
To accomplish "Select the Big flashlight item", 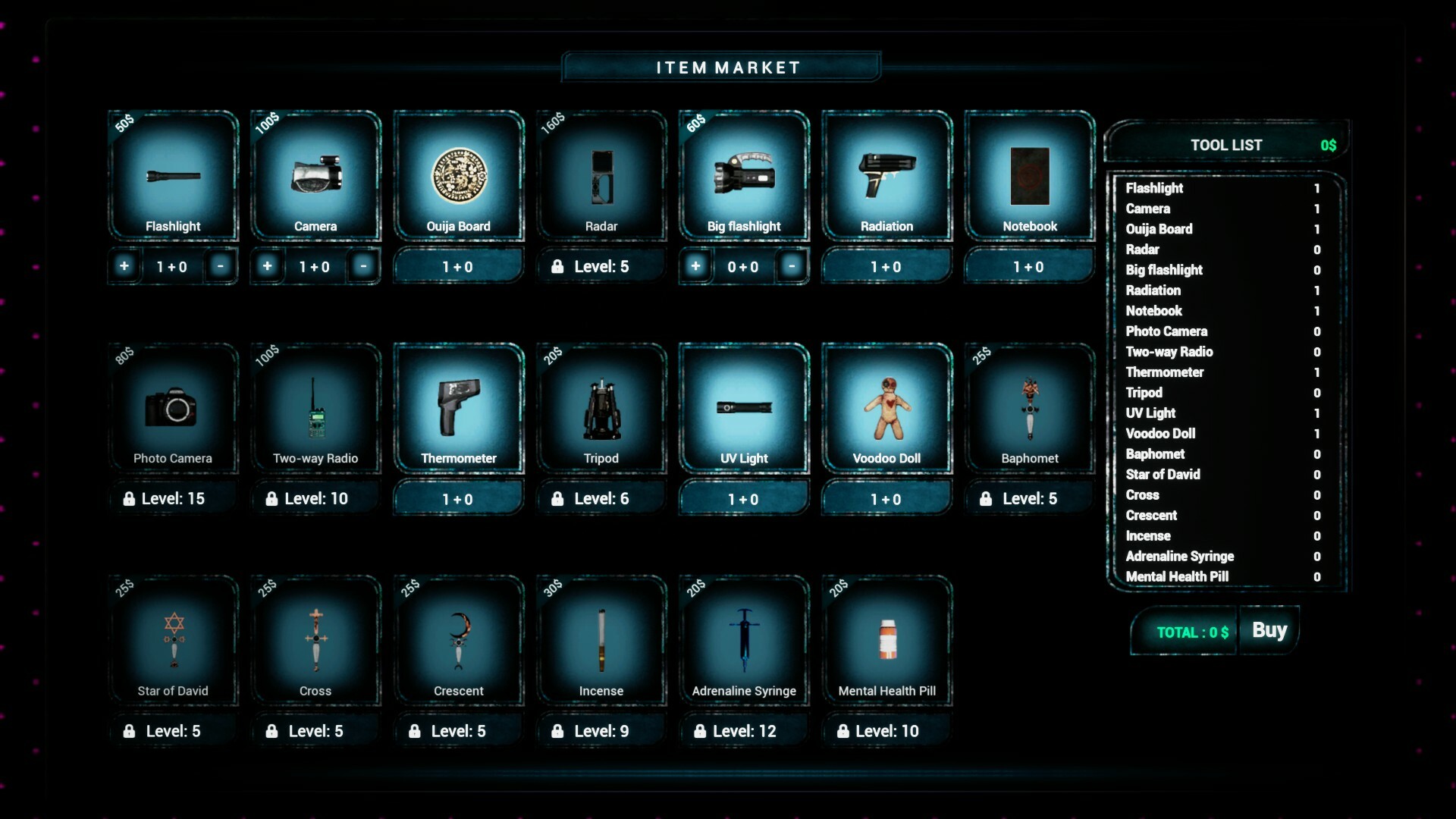I will (744, 176).
